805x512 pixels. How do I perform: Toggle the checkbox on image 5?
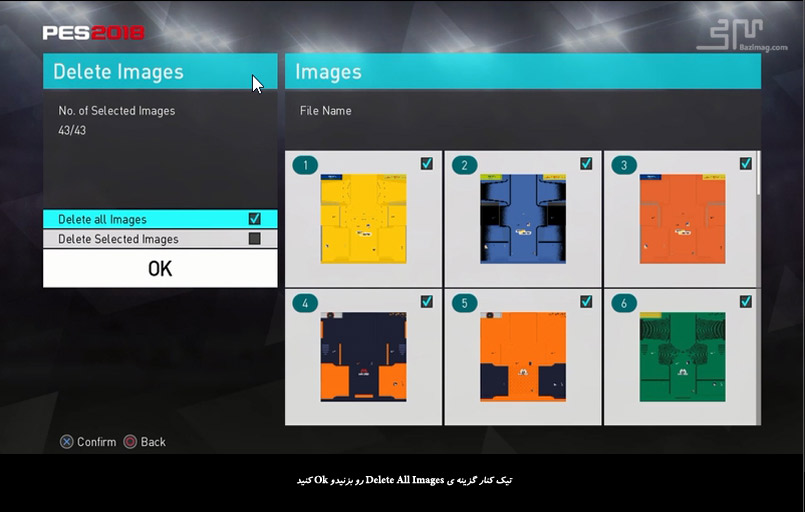tap(586, 301)
